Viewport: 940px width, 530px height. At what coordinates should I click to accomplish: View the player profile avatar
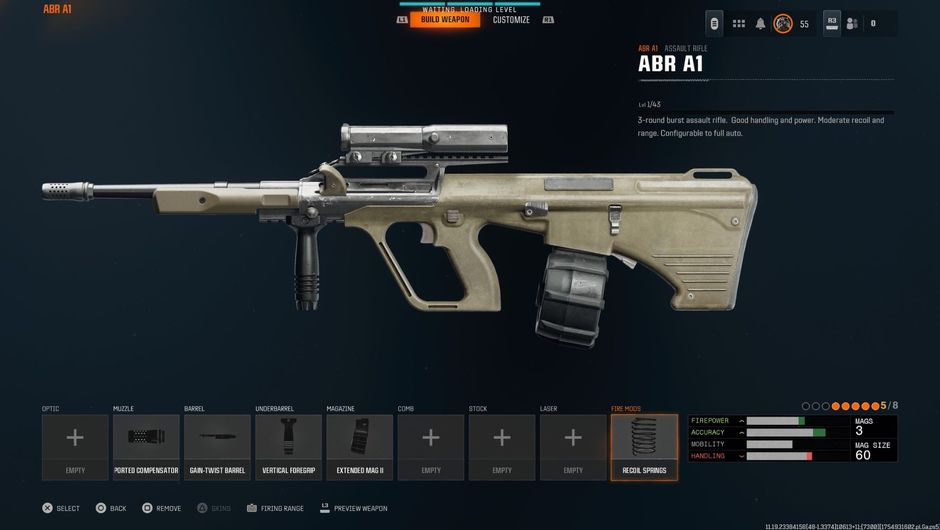(x=783, y=23)
